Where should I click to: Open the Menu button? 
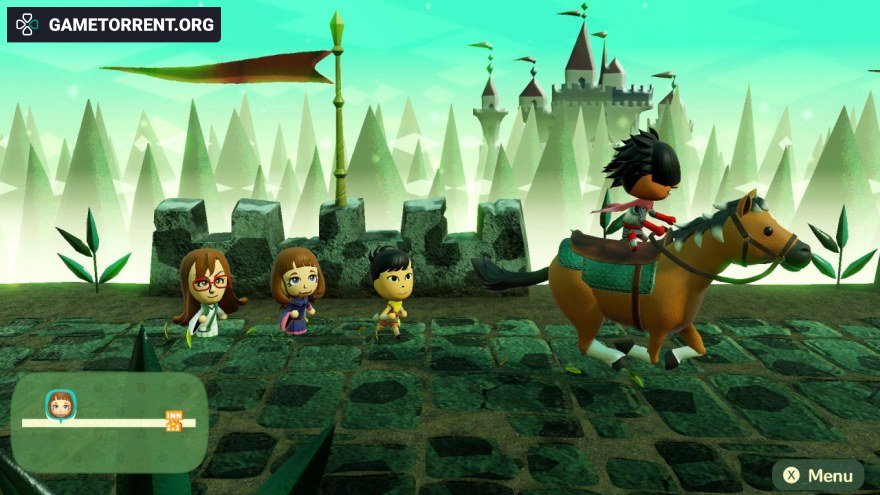click(x=818, y=475)
